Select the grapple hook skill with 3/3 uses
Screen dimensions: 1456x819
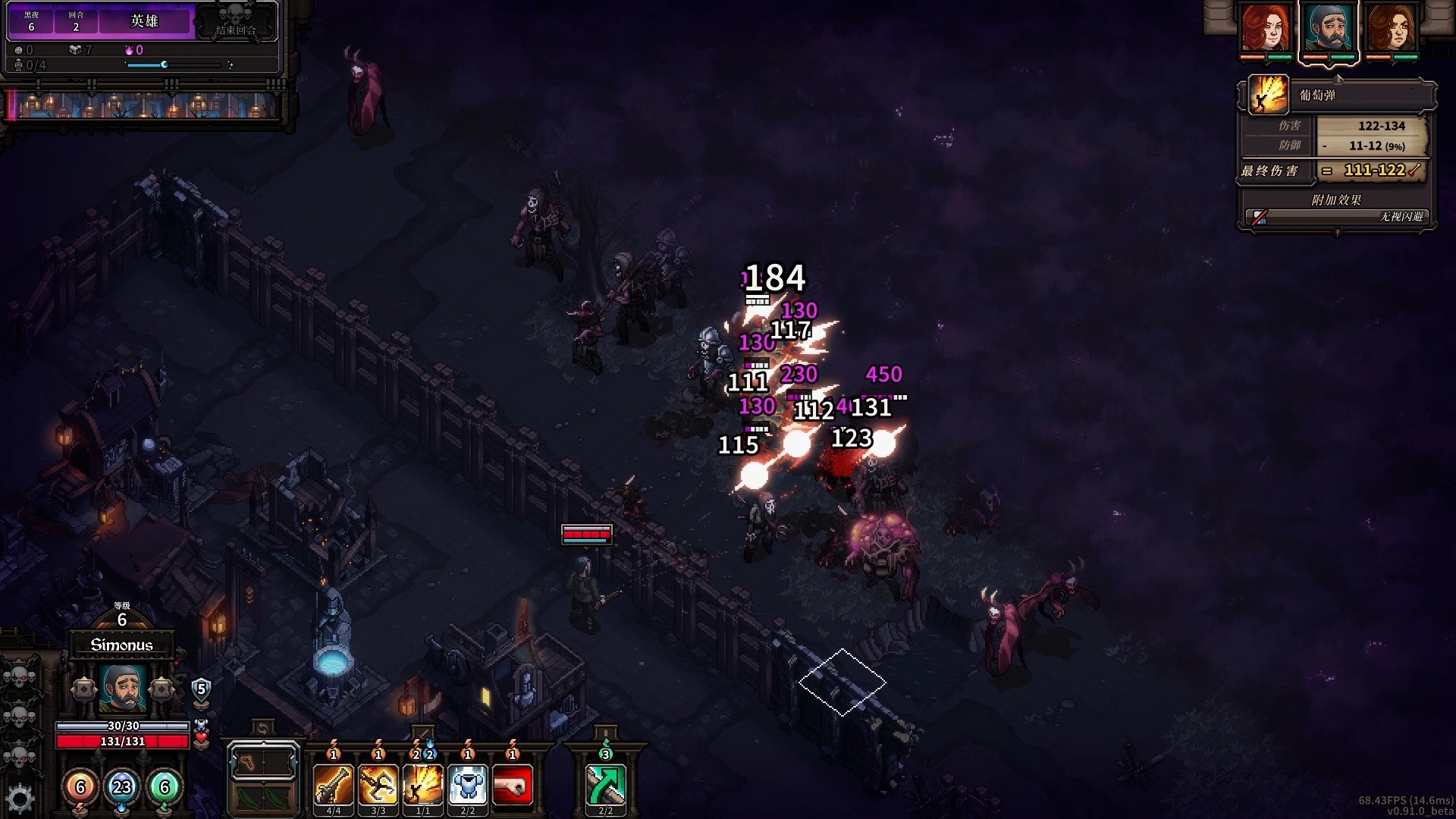click(378, 786)
